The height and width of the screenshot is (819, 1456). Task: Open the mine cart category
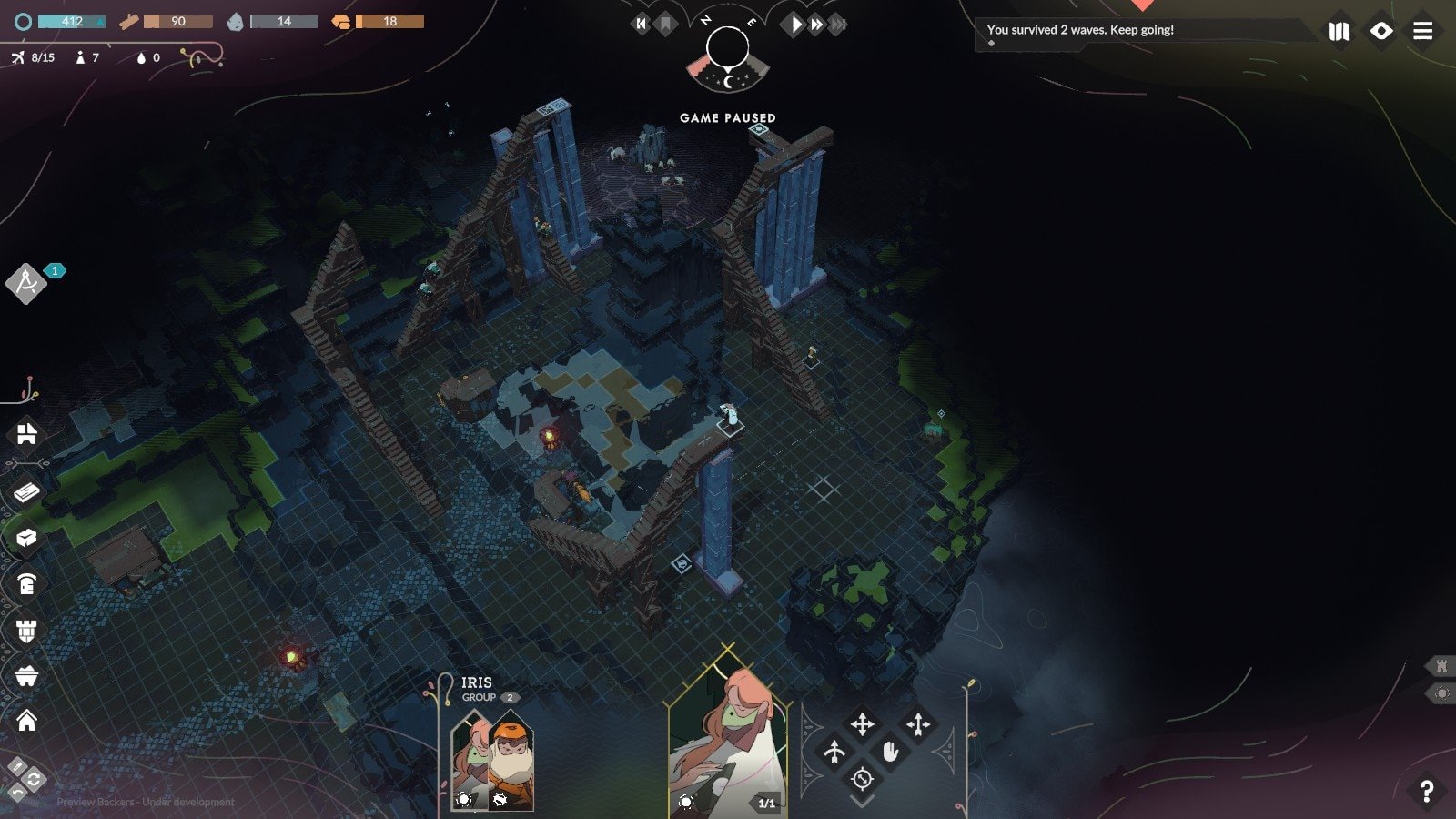(x=26, y=676)
